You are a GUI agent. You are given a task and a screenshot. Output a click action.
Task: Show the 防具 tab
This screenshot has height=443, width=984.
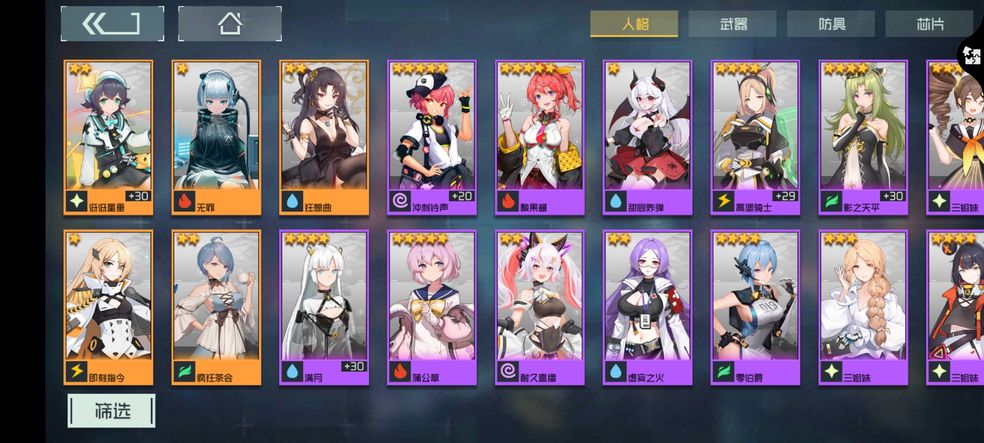pos(831,24)
